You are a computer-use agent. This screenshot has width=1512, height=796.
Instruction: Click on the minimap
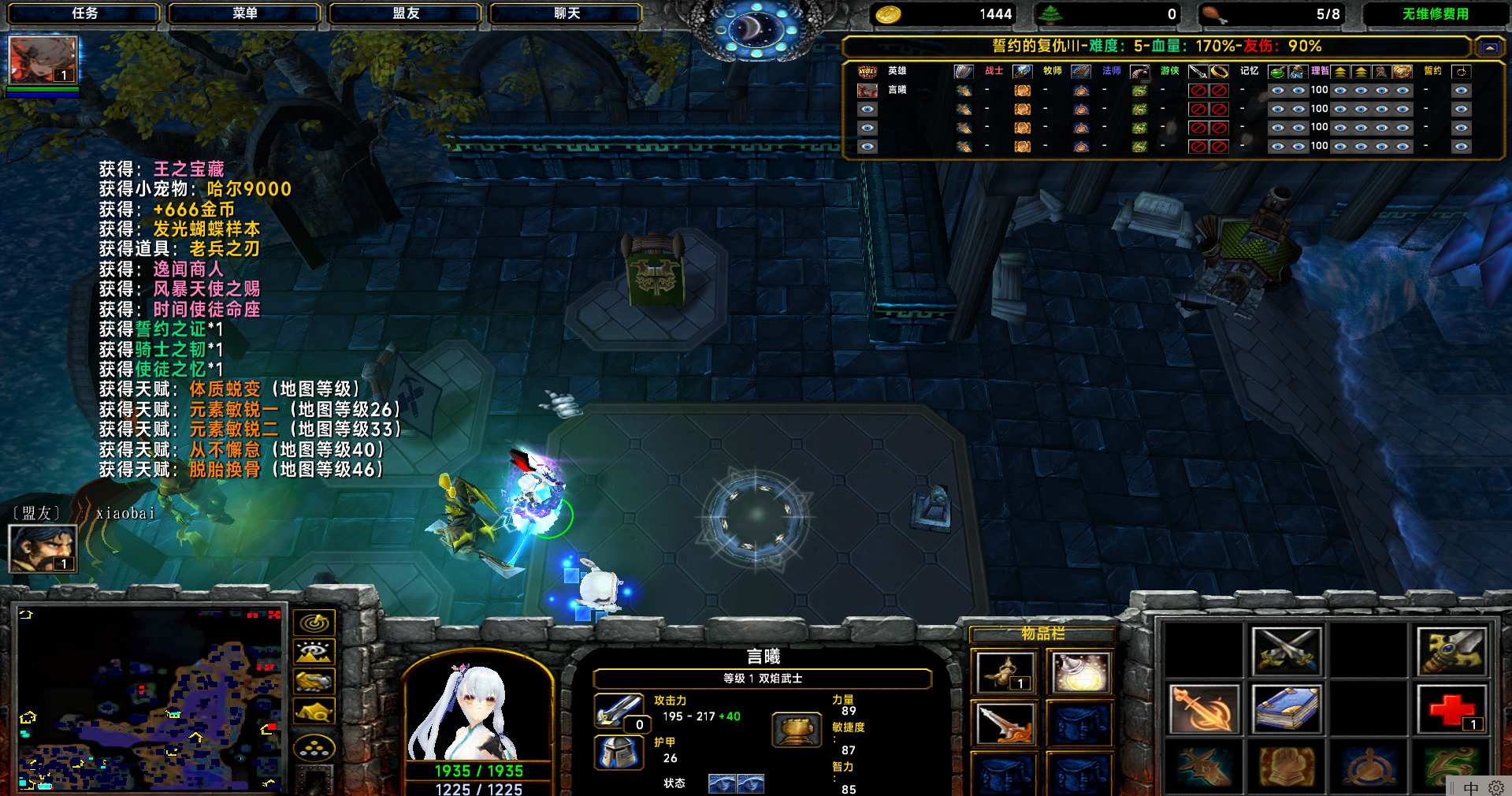coord(150,697)
